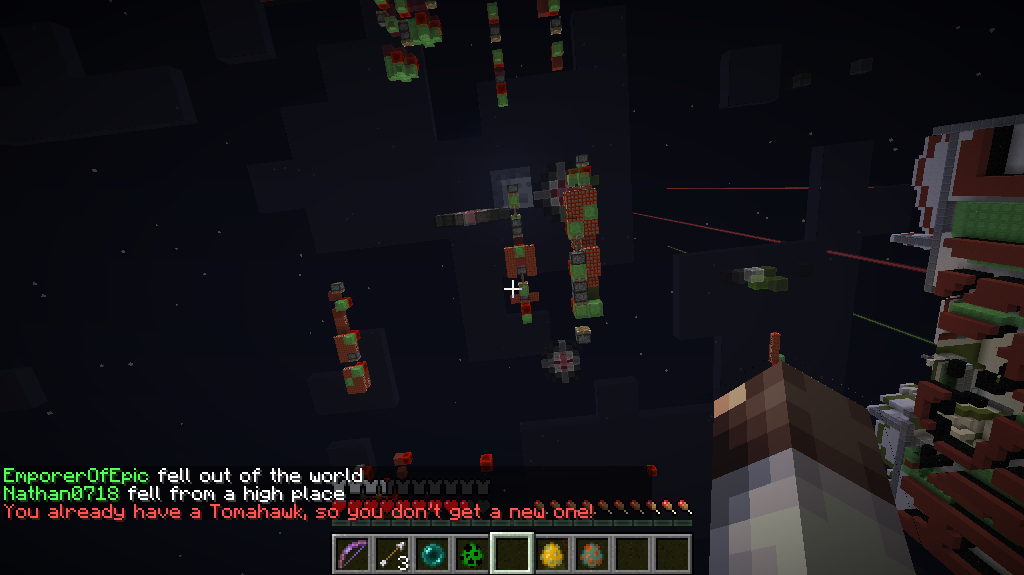The height and width of the screenshot is (575, 1024).
Task: Select the arrow stack hotbar slot
Action: pos(392,553)
